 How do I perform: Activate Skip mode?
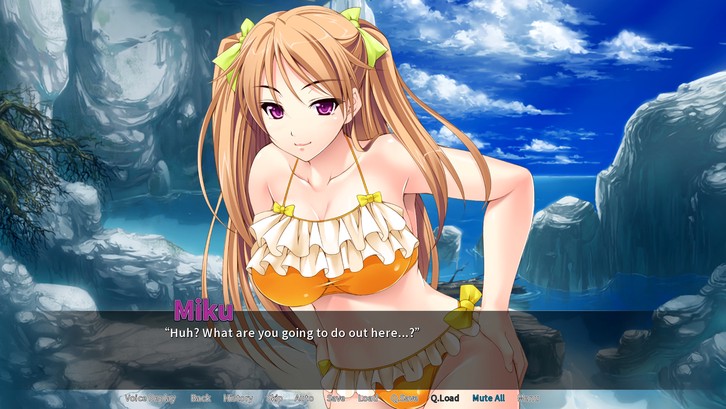coord(273,398)
